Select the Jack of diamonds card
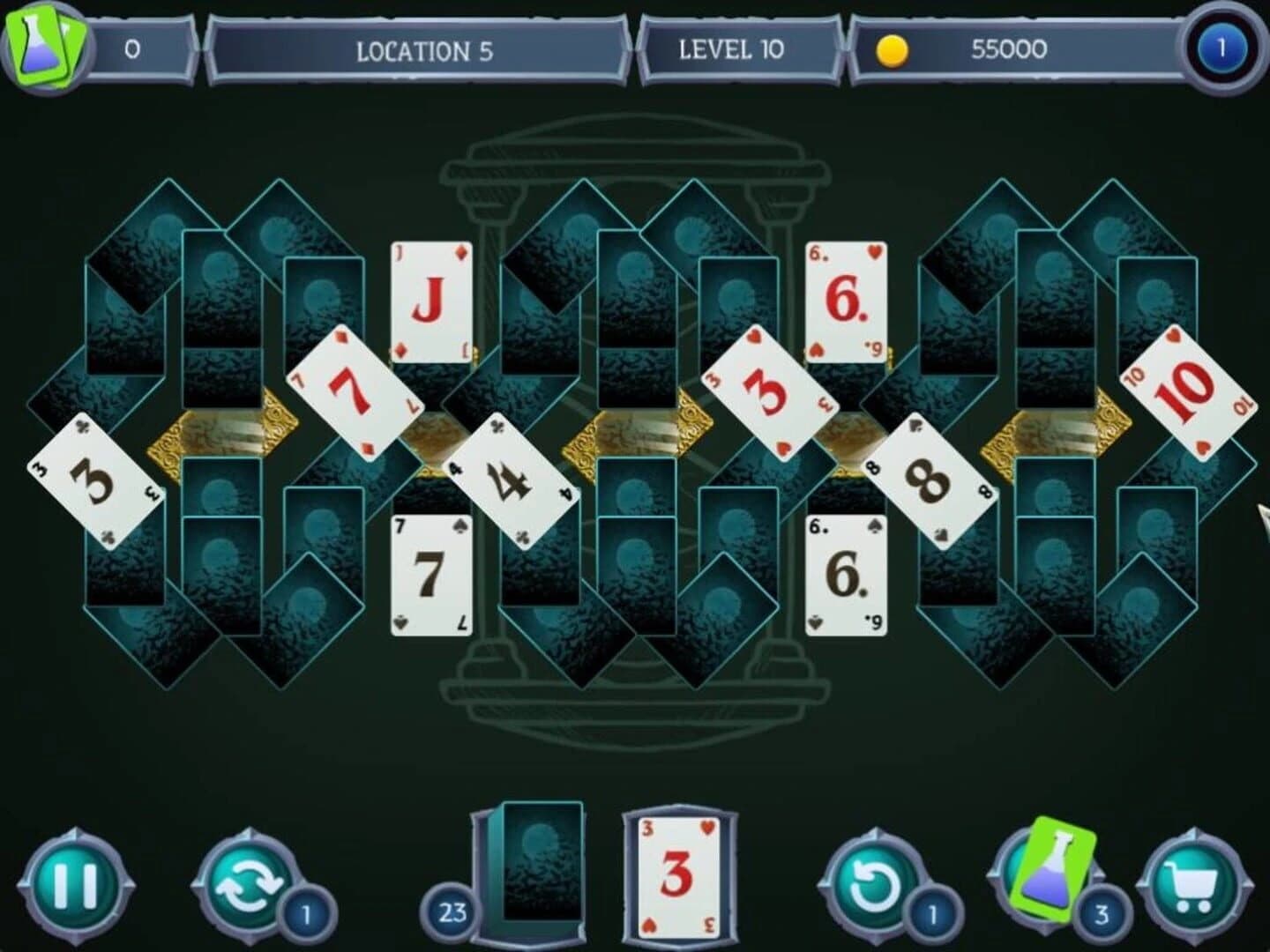1270x952 pixels. (x=432, y=300)
